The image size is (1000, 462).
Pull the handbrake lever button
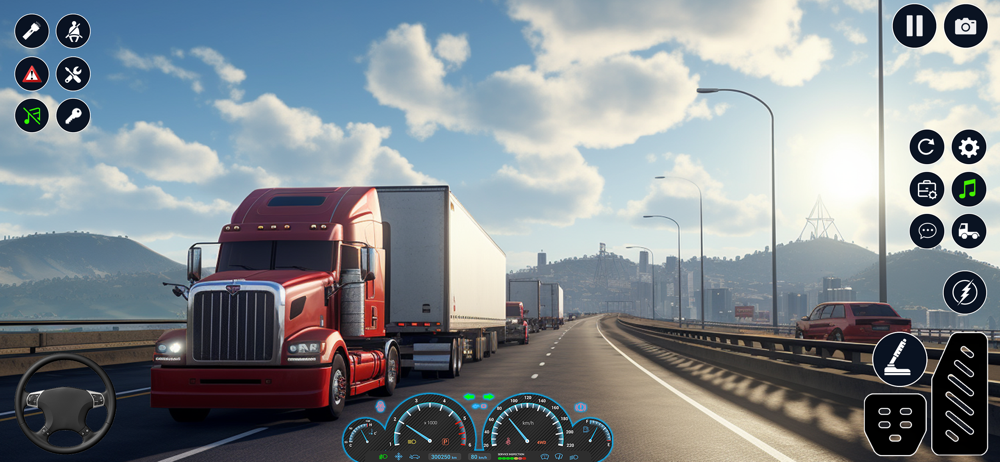pyautogui.click(x=899, y=359)
